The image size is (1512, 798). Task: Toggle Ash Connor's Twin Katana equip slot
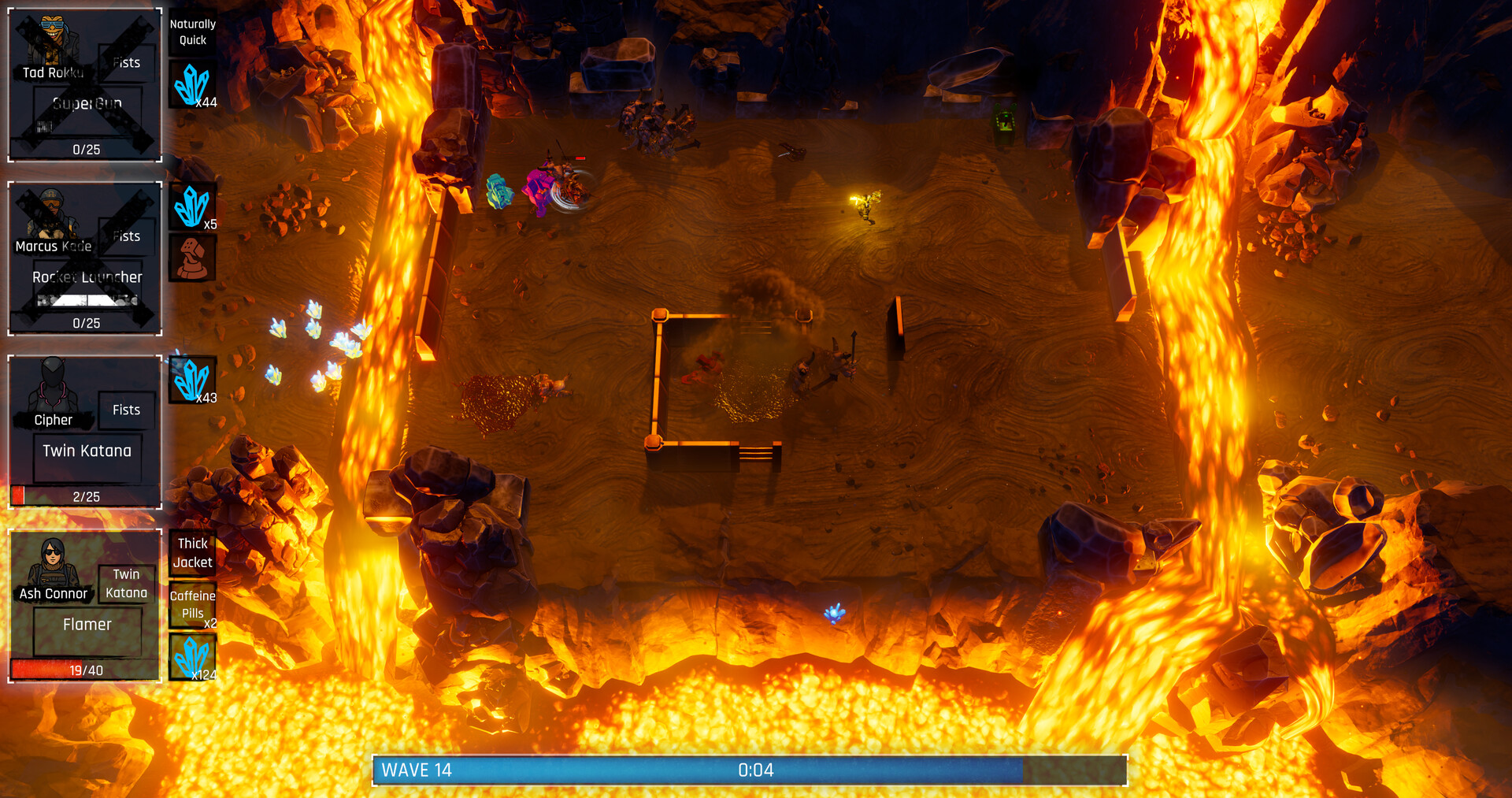[127, 583]
